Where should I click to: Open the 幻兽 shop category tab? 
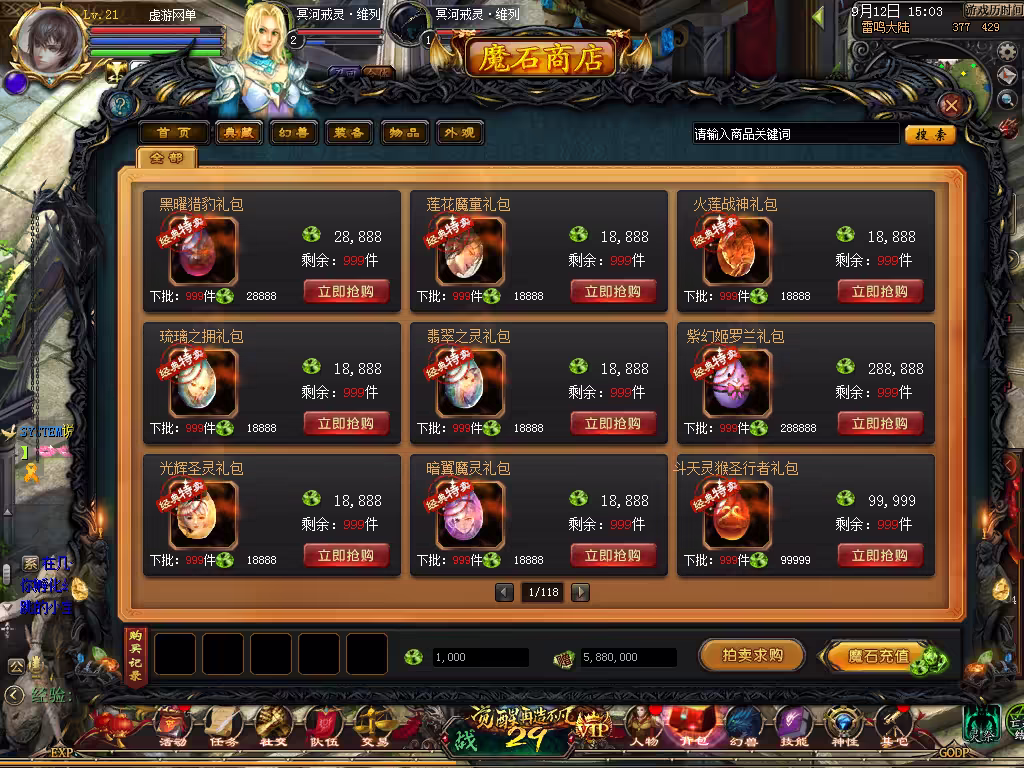293,133
